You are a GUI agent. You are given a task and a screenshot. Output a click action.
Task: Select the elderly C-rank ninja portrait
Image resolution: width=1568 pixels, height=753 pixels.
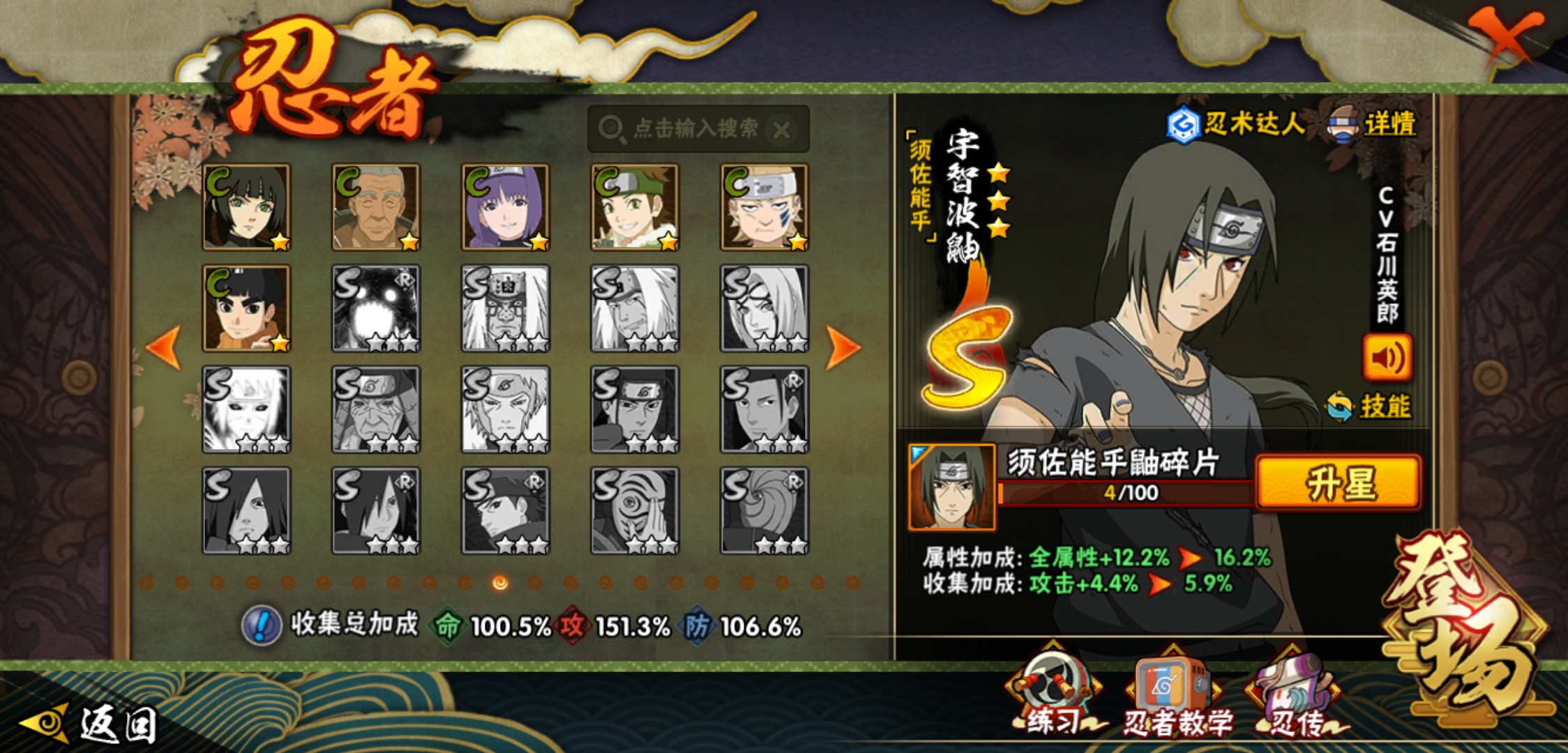pos(376,207)
